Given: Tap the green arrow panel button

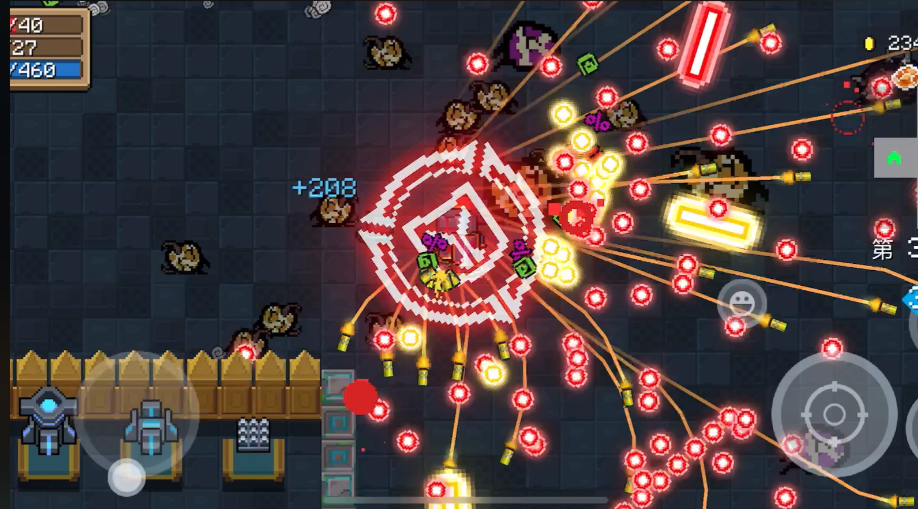Looking at the screenshot, I should pyautogui.click(x=894, y=158).
